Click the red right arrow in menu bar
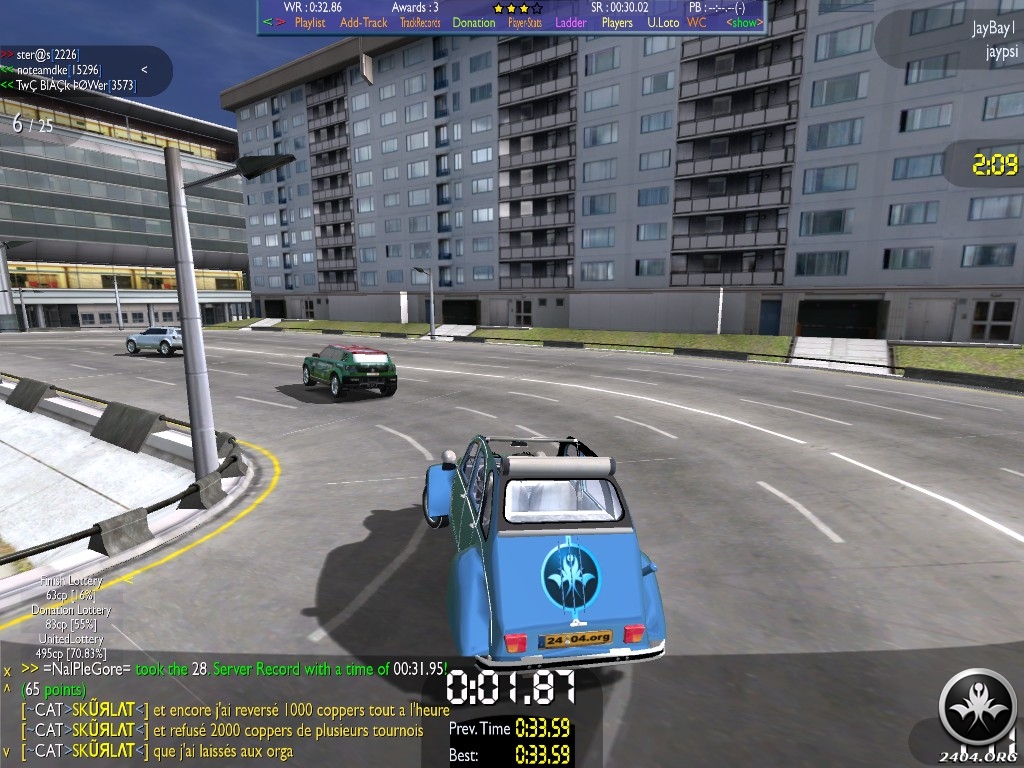 point(281,23)
